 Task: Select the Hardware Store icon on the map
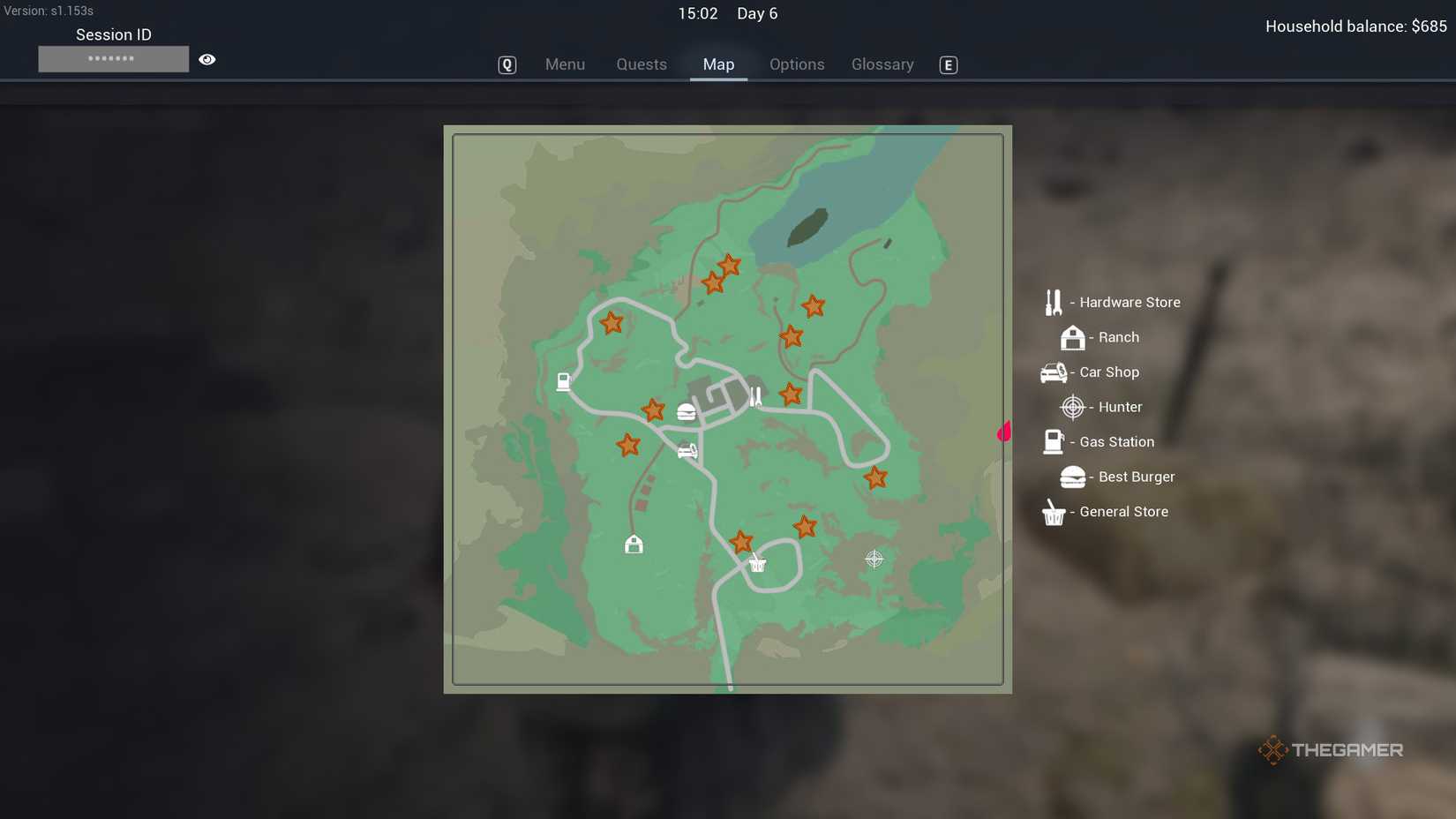point(754,394)
